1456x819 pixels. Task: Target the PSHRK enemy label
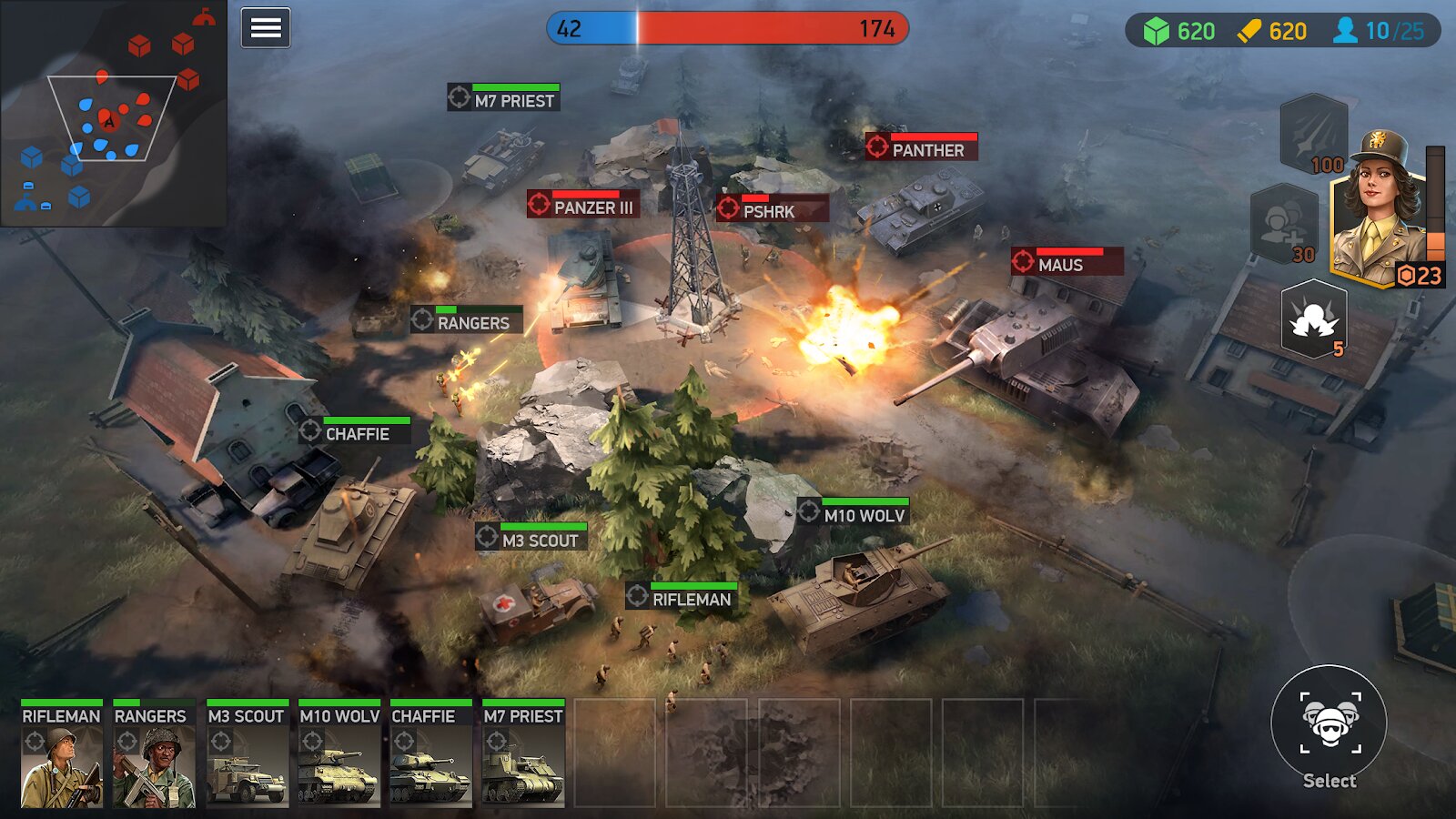(773, 210)
